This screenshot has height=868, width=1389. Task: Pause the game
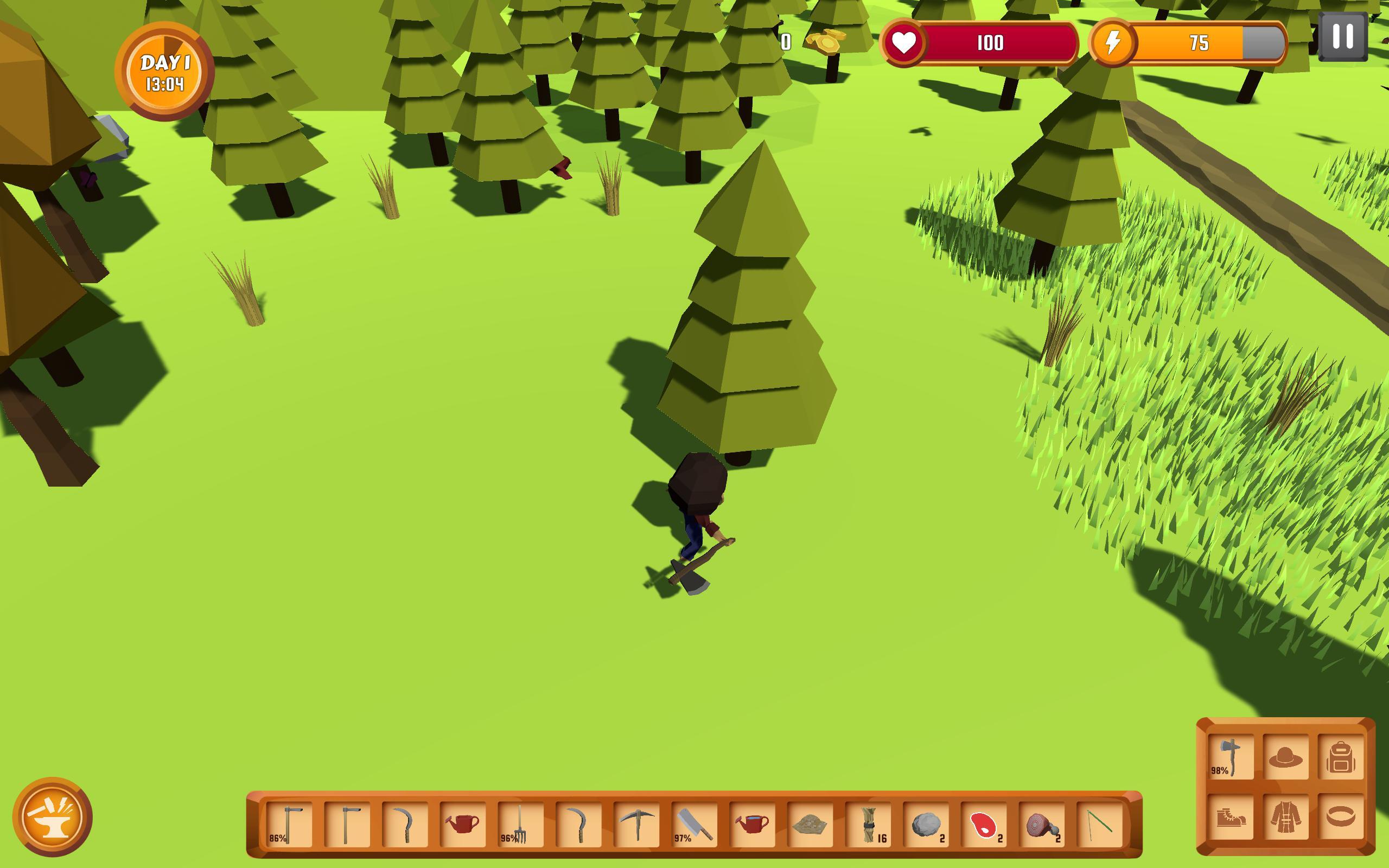point(1343,37)
